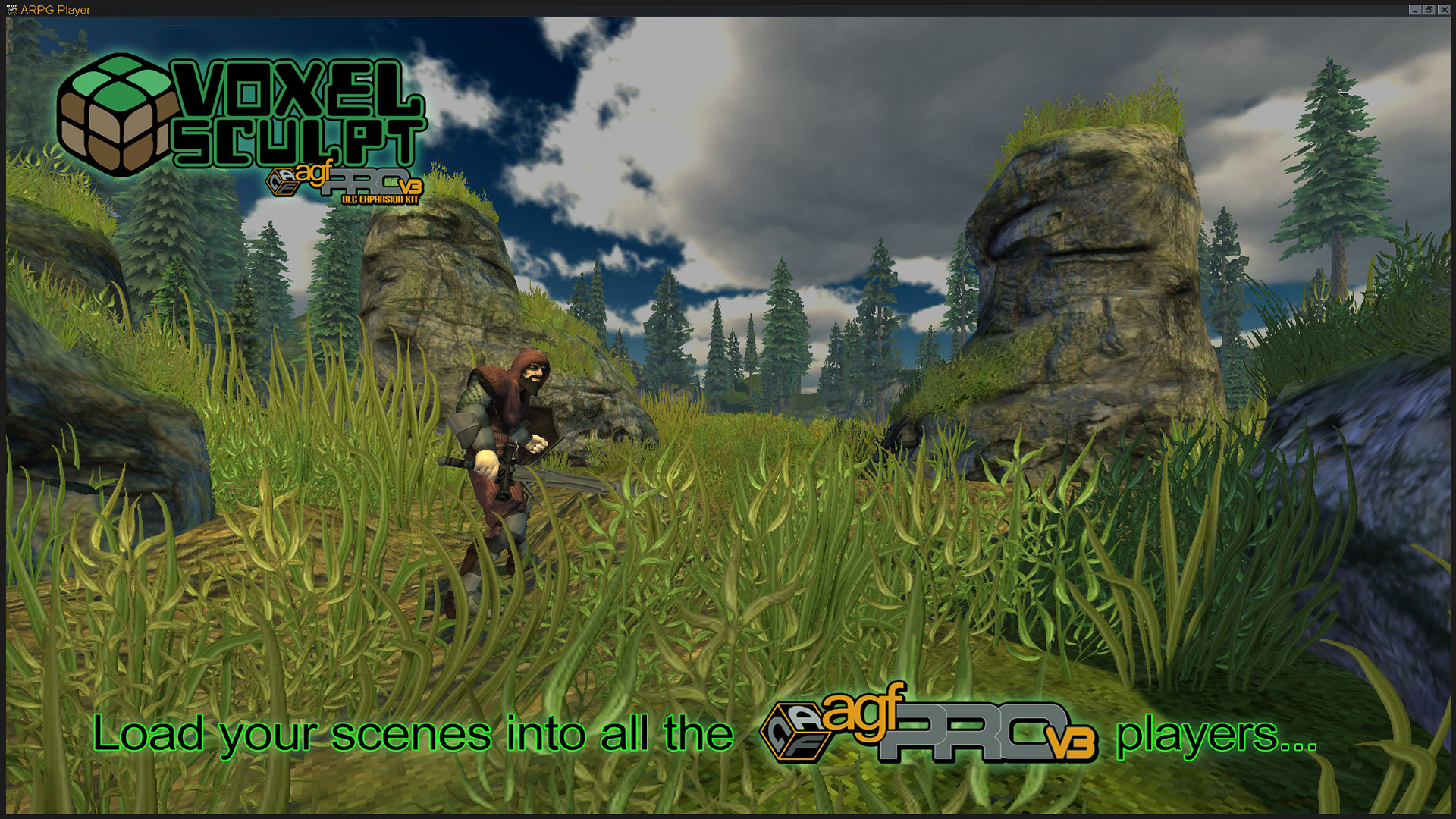Click the restore window button
The height and width of the screenshot is (819, 1456).
click(x=1429, y=10)
